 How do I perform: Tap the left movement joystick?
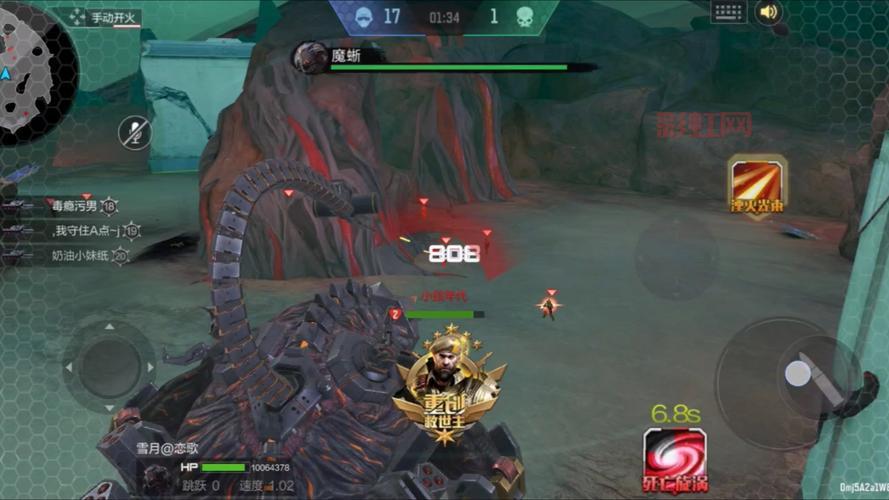109,367
